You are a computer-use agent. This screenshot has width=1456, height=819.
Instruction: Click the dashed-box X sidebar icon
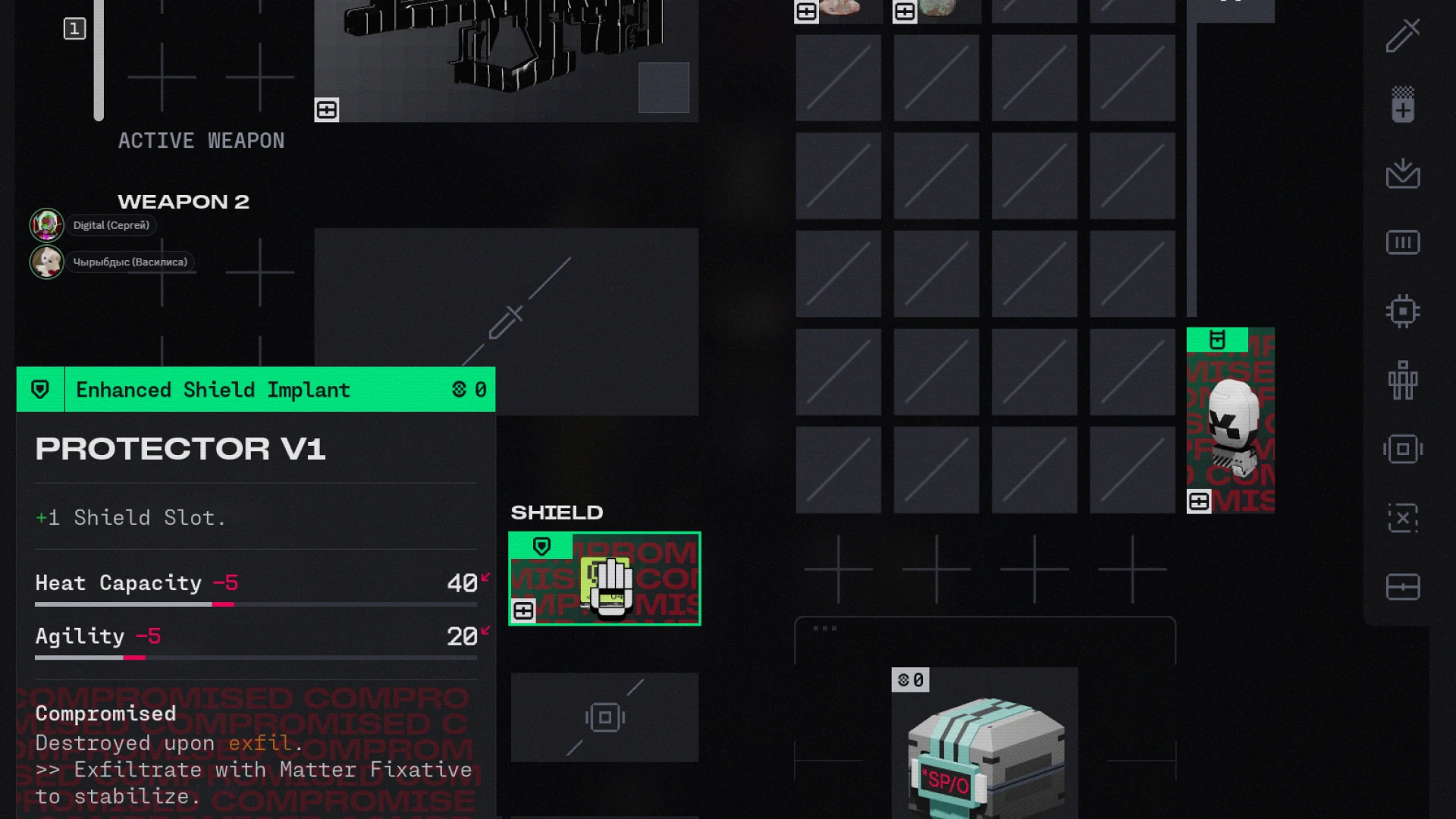[x=1402, y=518]
